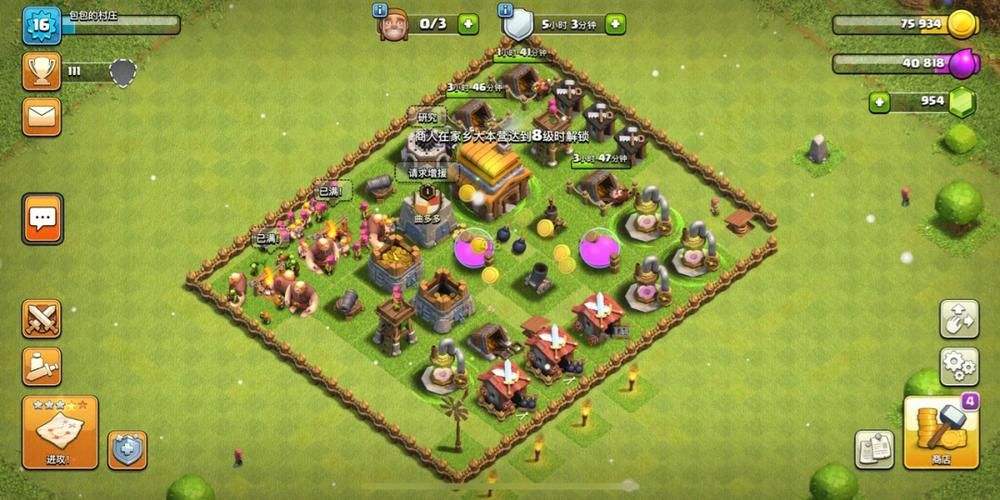This screenshot has width=1000, height=500.
Task: Open the notes list beside the Shop
Action: click(874, 450)
